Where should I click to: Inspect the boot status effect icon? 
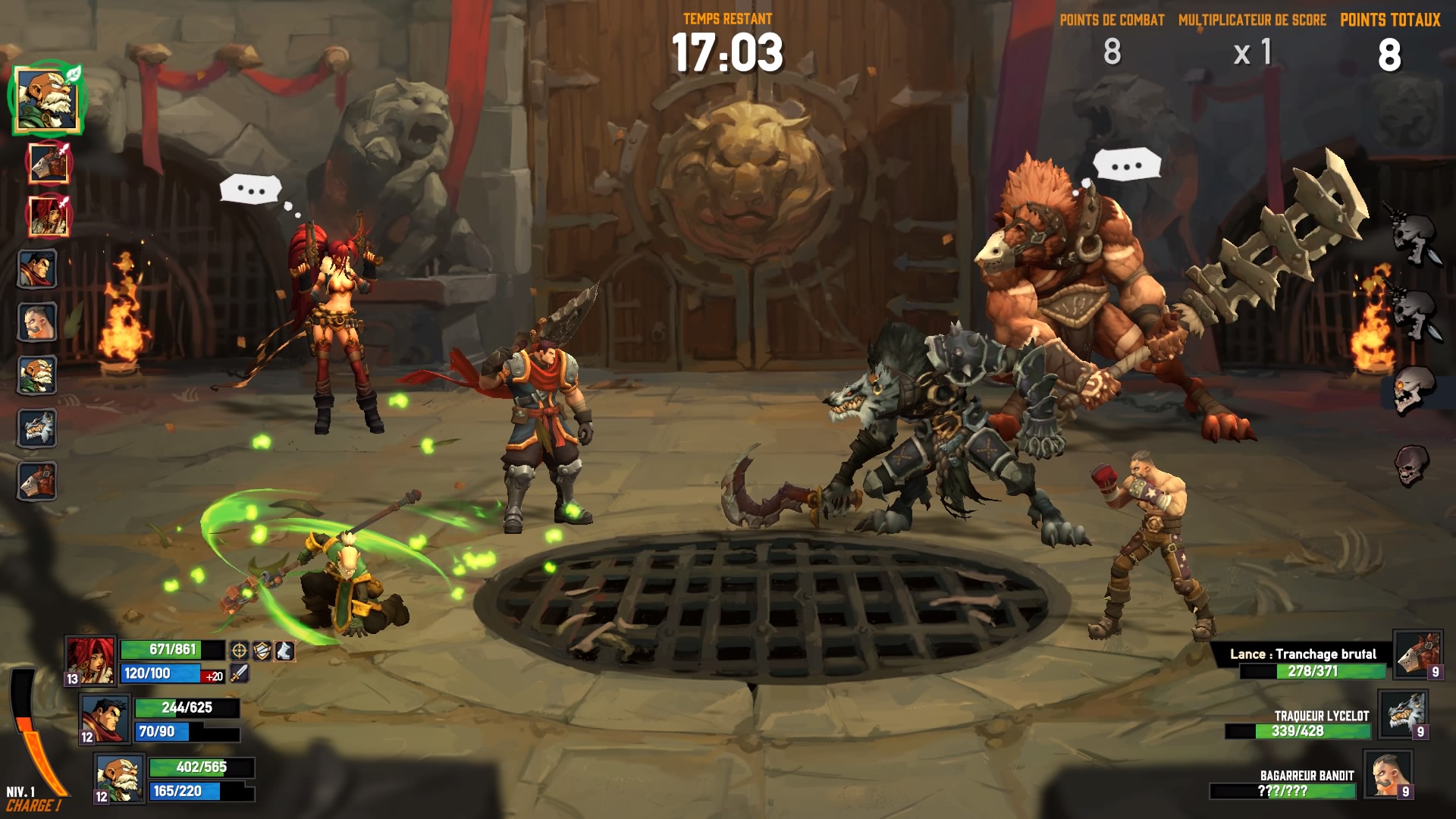pyautogui.click(x=284, y=651)
